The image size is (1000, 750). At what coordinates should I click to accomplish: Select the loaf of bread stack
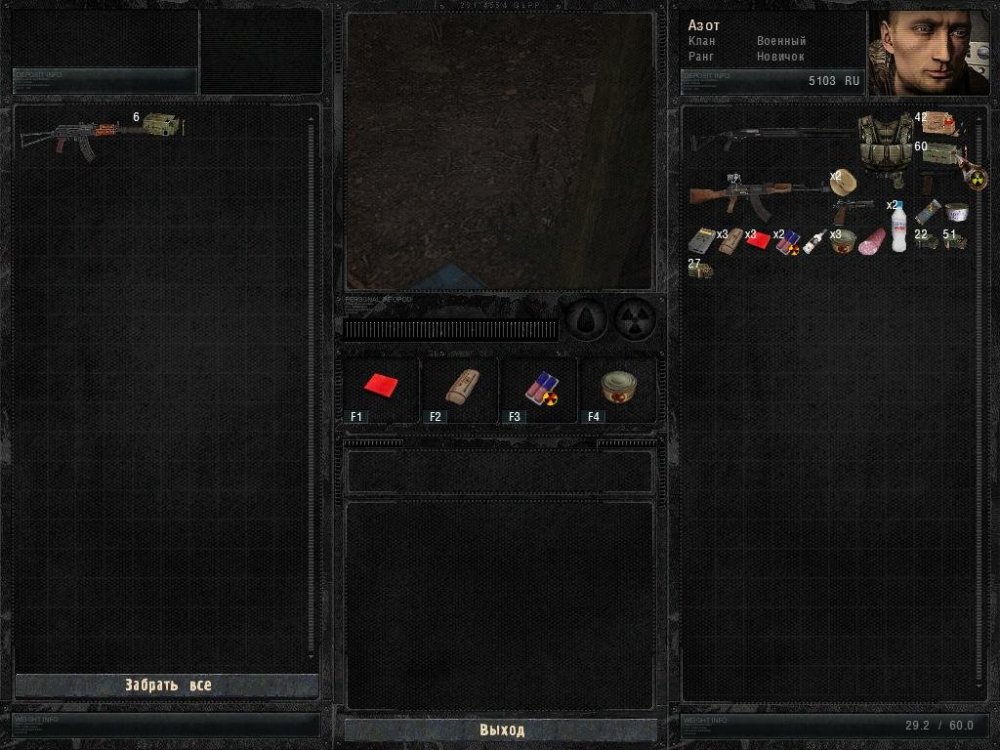pyautogui.click(x=841, y=181)
